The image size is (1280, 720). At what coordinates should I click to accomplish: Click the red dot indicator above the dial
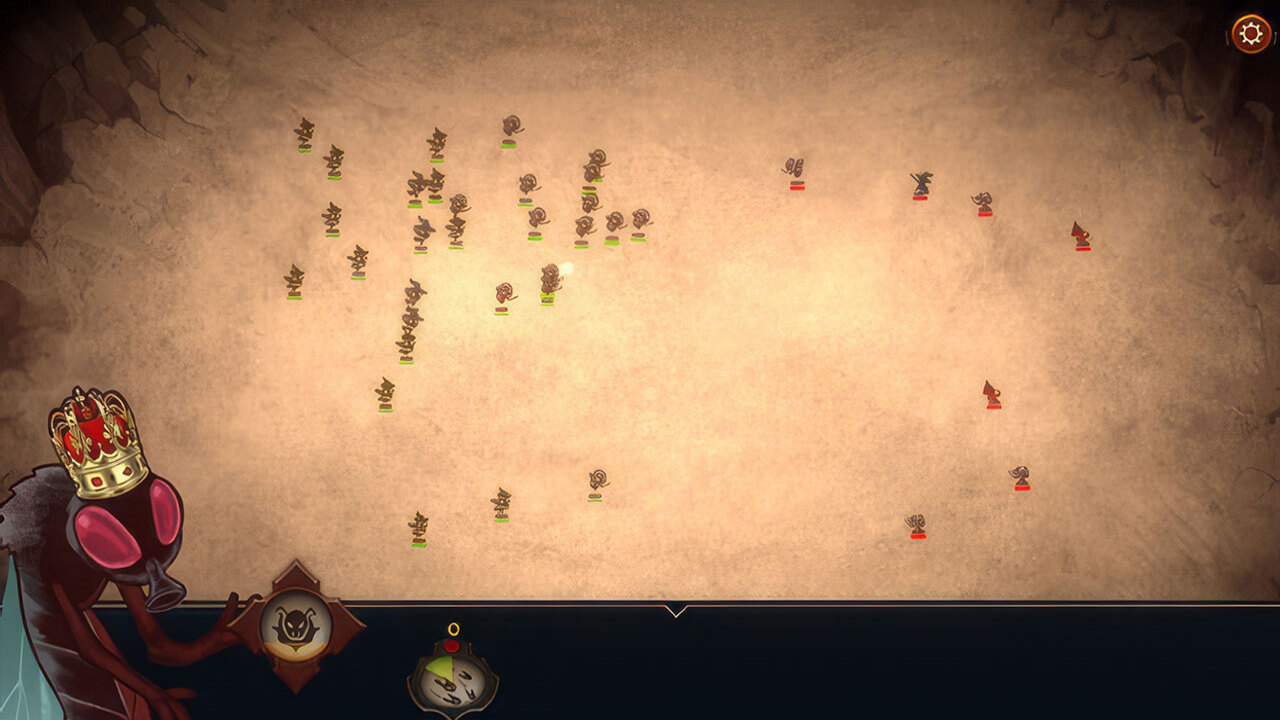[451, 645]
